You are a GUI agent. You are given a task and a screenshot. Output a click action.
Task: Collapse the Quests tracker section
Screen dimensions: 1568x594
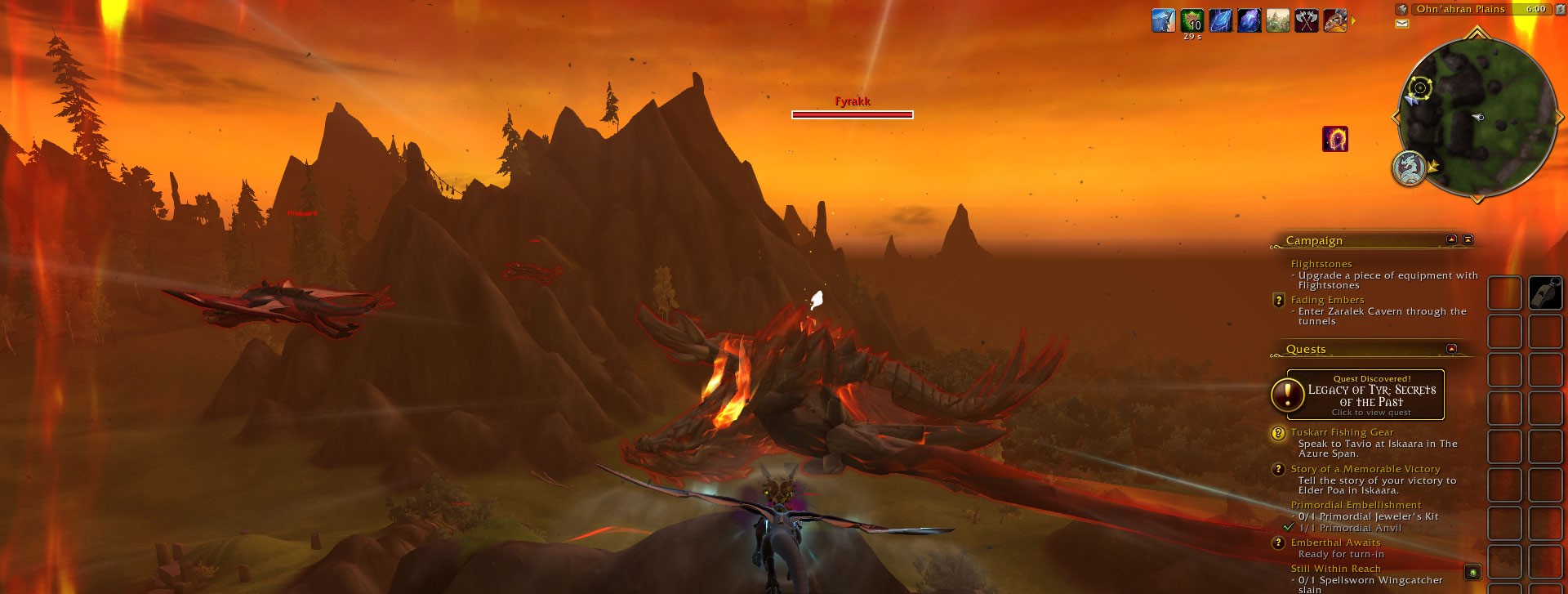point(1451,349)
